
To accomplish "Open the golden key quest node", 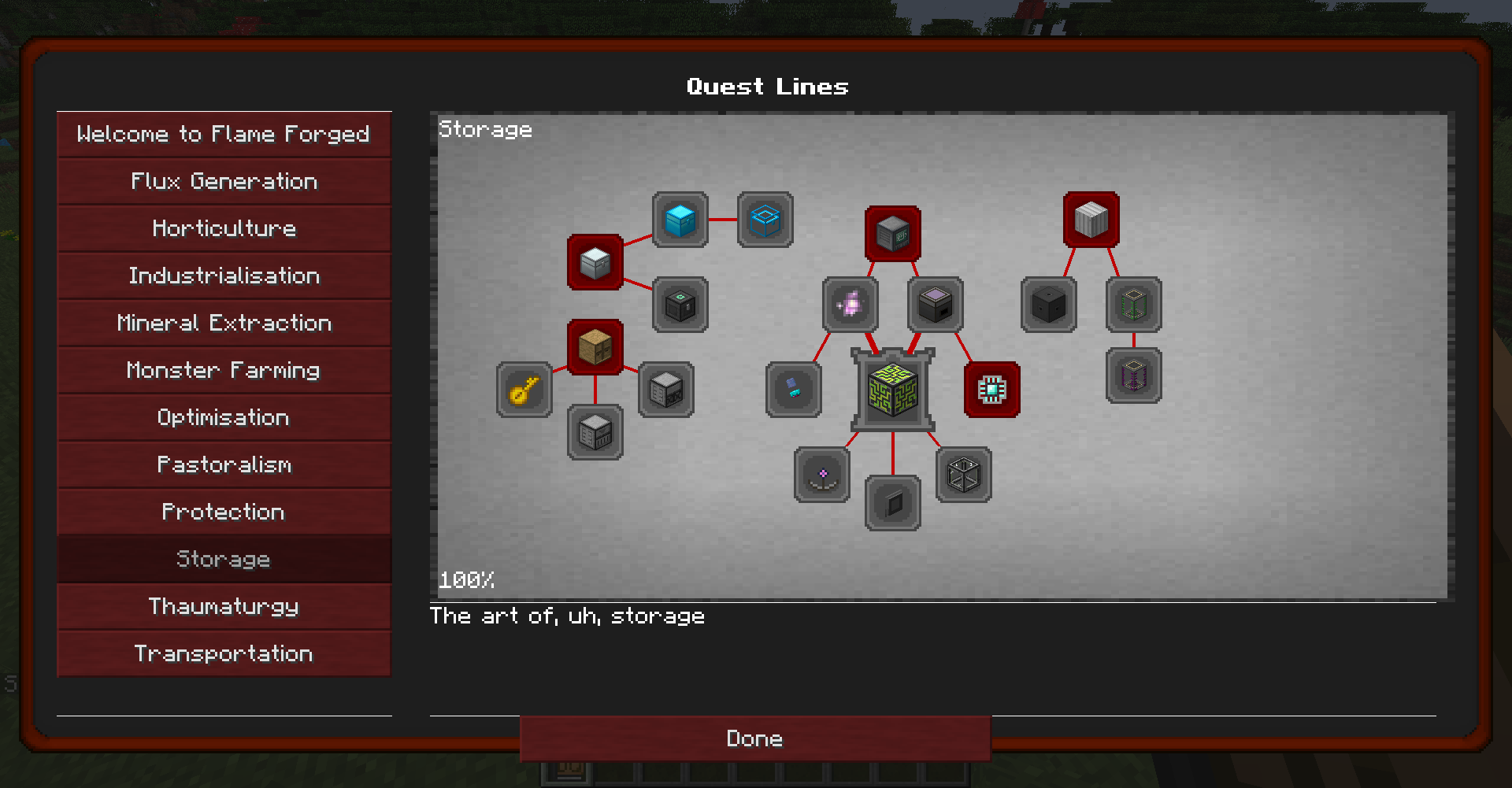I will (x=524, y=390).
